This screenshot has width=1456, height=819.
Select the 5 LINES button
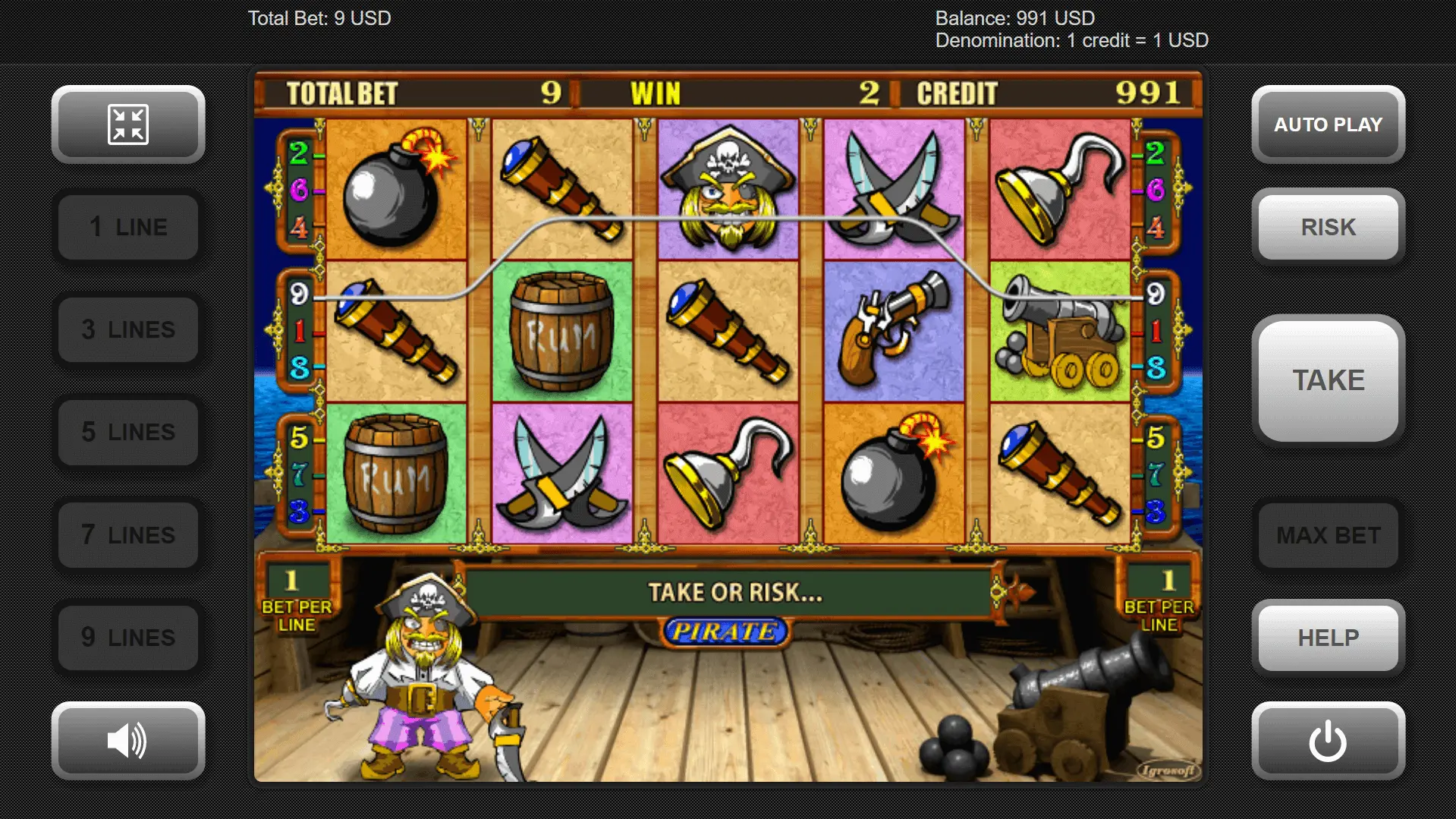pyautogui.click(x=128, y=432)
